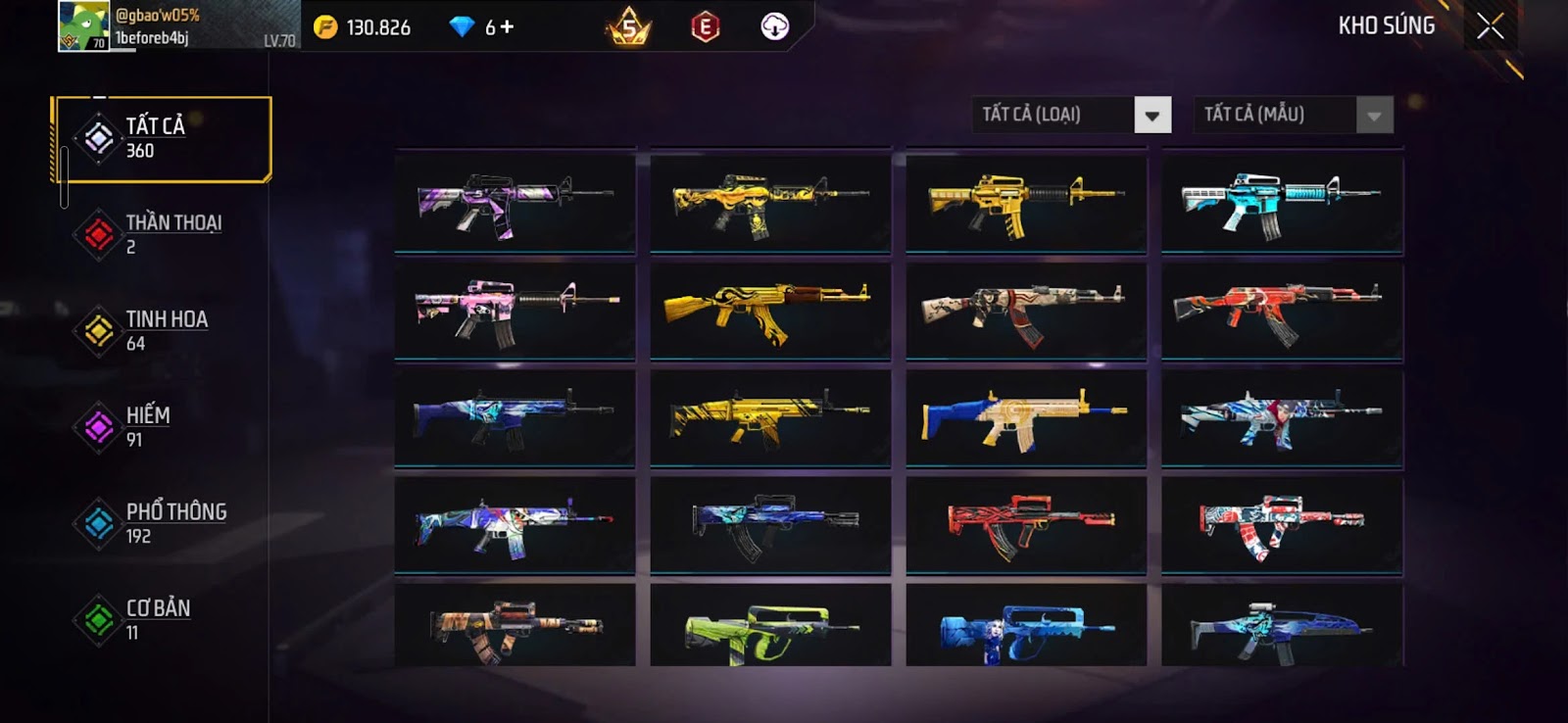
Task: Click the red E hexagon icon
Action: [705, 27]
